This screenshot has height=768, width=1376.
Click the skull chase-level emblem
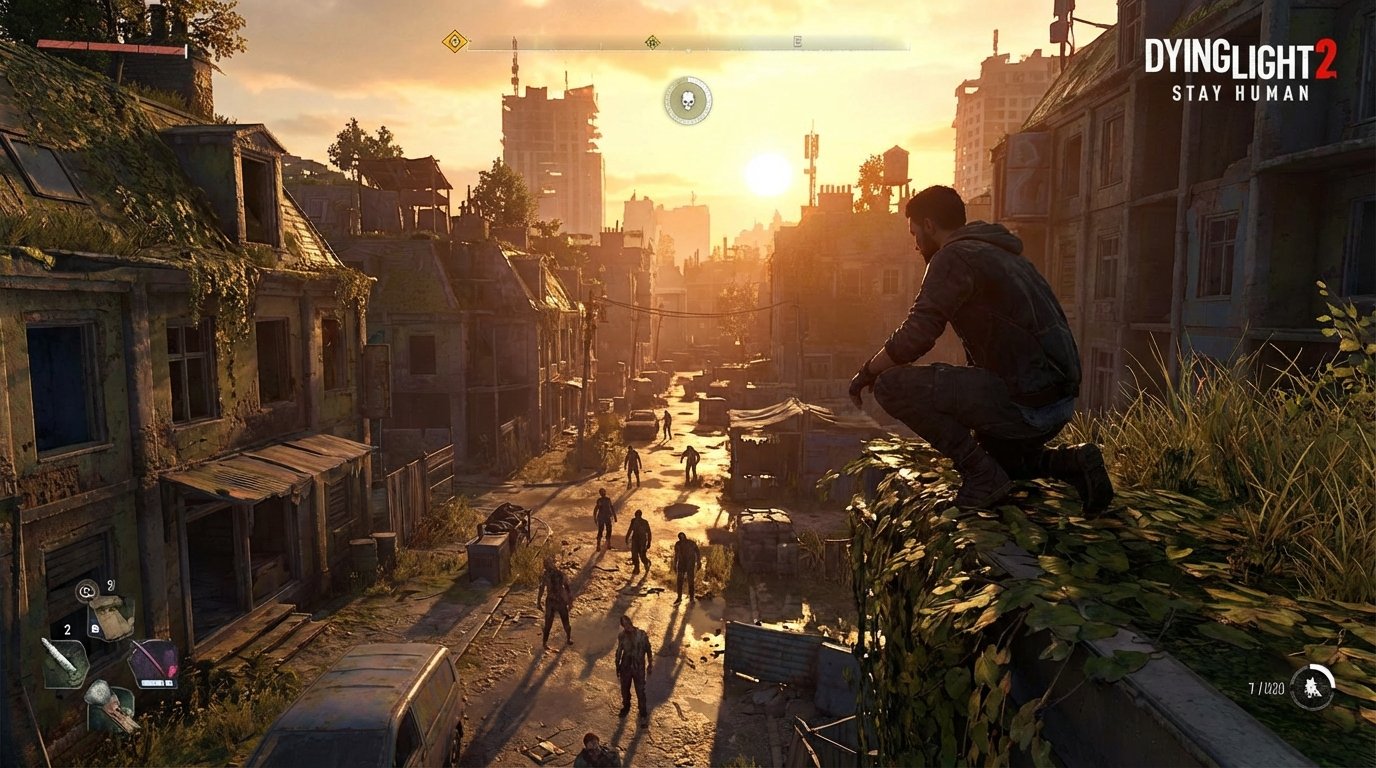[x=687, y=99]
